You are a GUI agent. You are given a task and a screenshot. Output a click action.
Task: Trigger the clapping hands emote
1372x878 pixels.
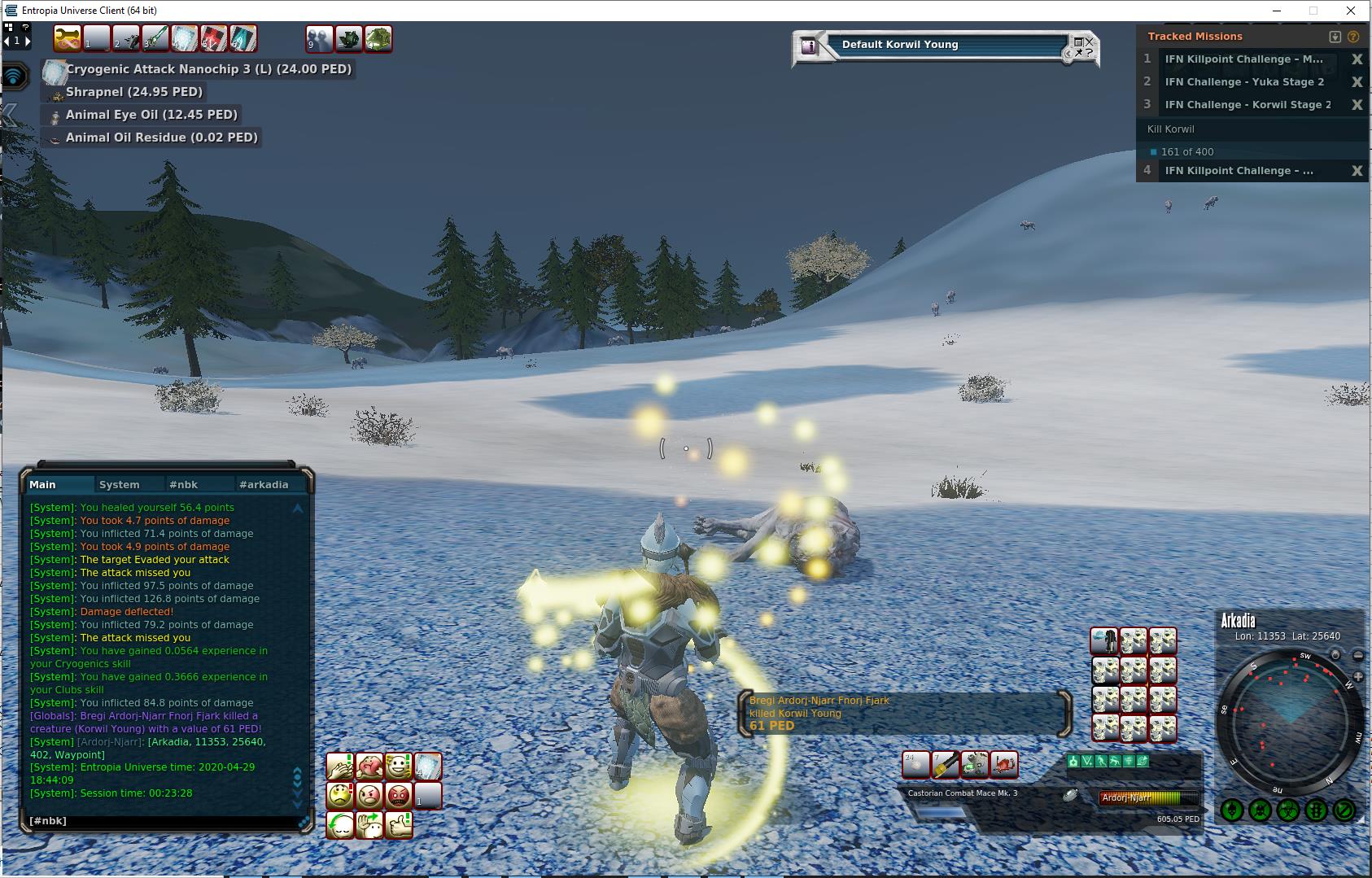(340, 767)
